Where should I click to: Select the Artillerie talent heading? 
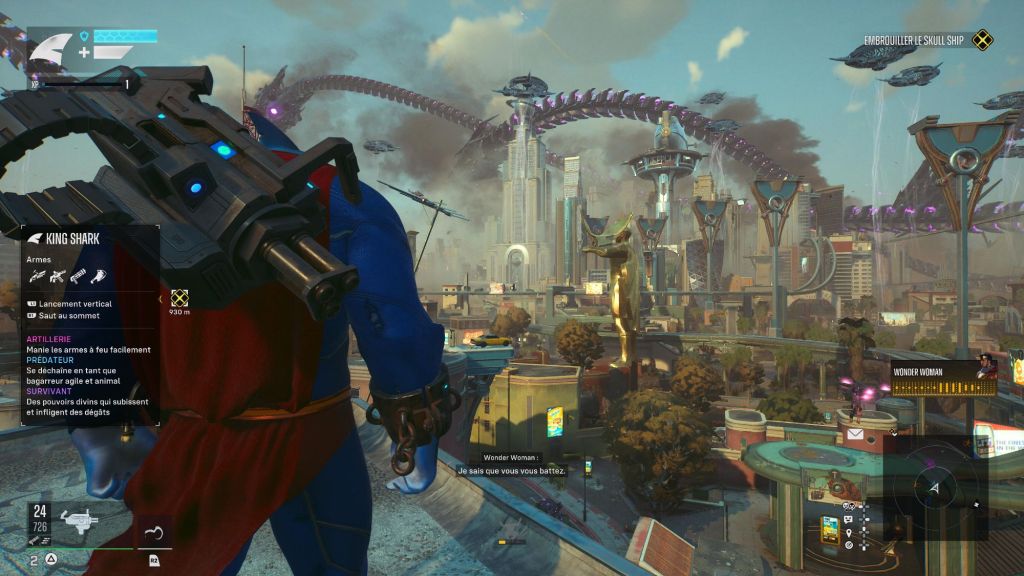click(x=48, y=340)
